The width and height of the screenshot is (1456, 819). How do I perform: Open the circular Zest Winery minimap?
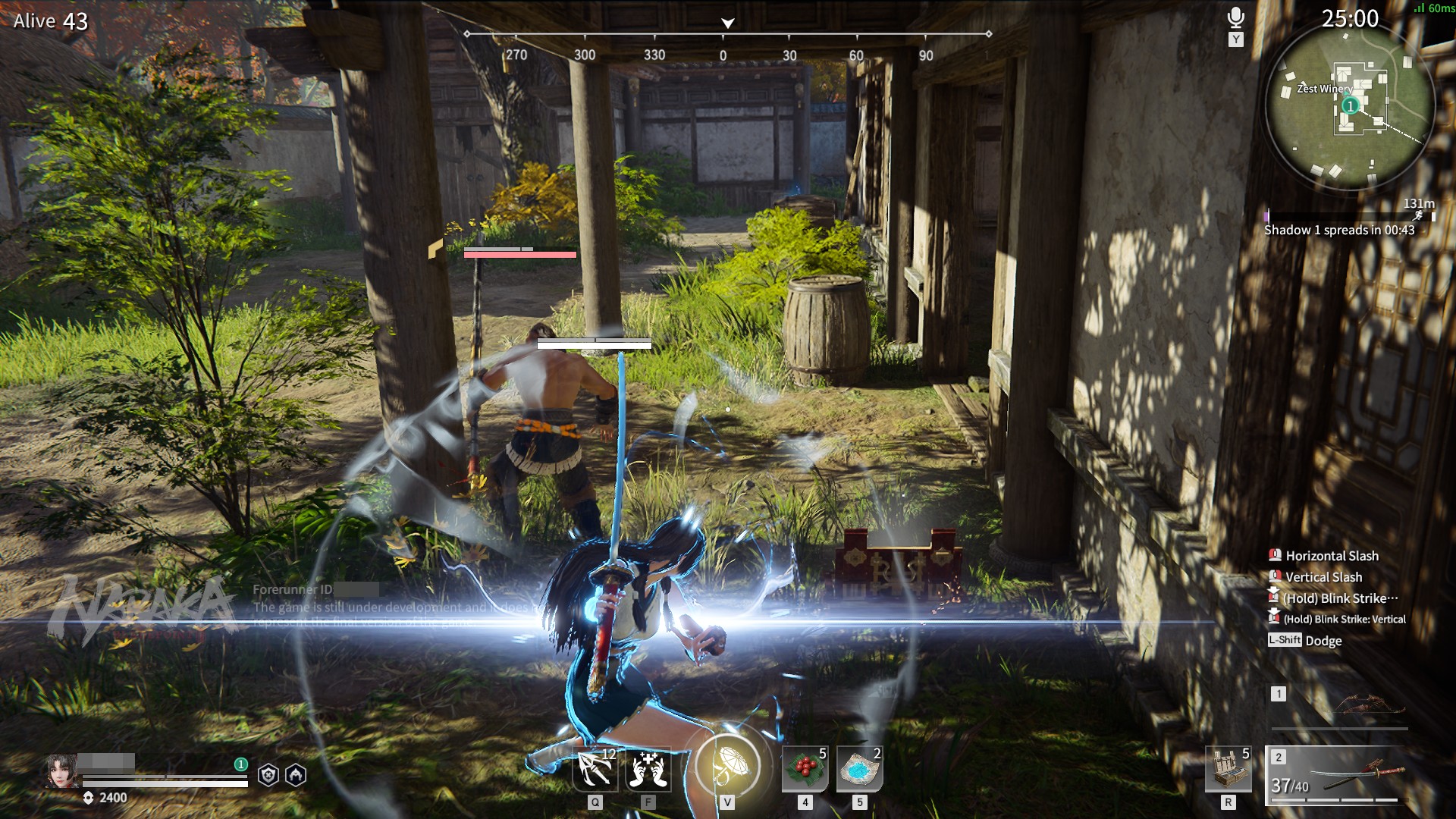click(x=1350, y=106)
